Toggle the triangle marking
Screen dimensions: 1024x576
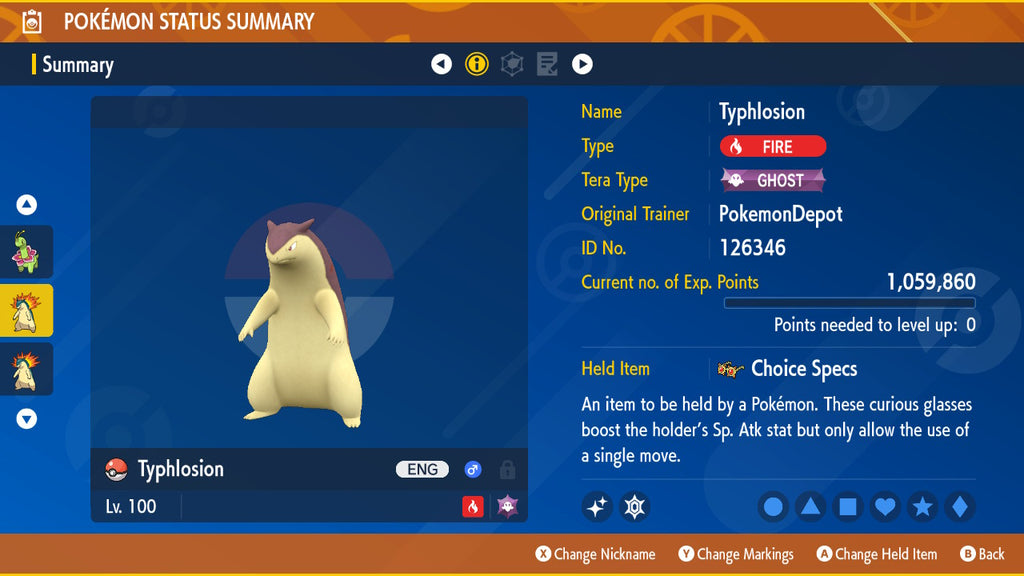pos(810,507)
